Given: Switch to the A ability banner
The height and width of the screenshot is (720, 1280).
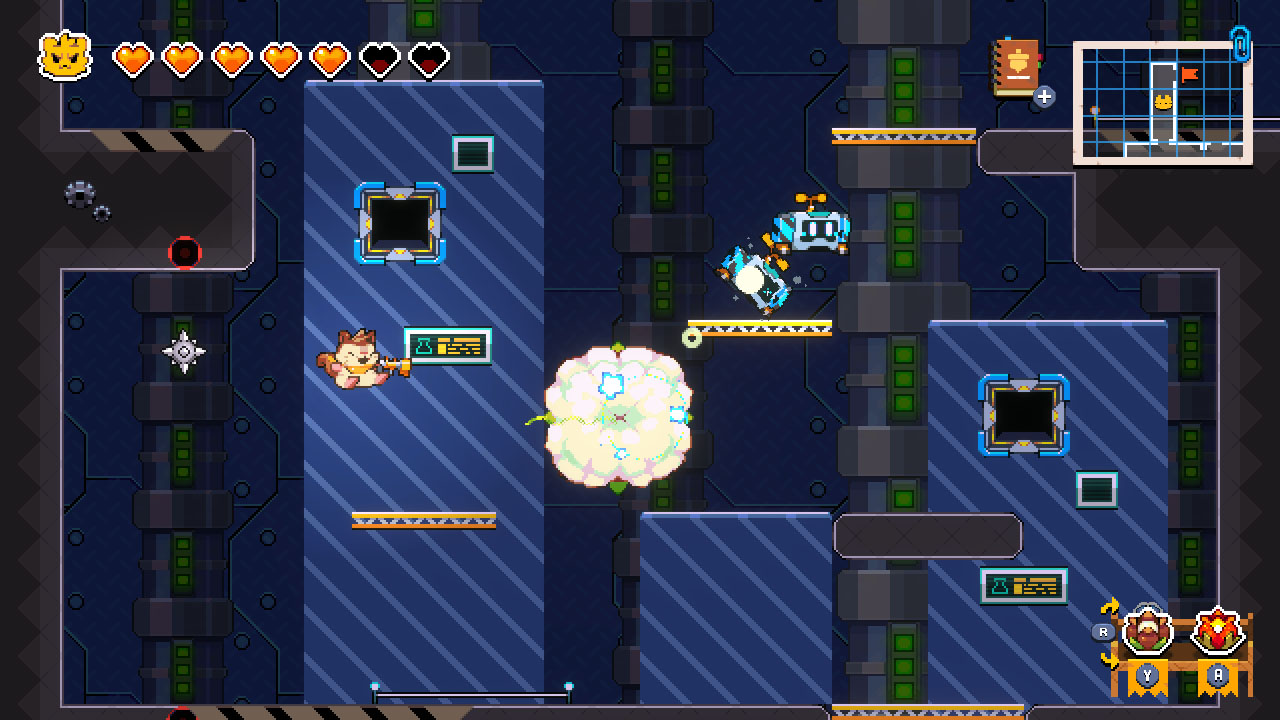Looking at the screenshot, I should pos(1219,674).
